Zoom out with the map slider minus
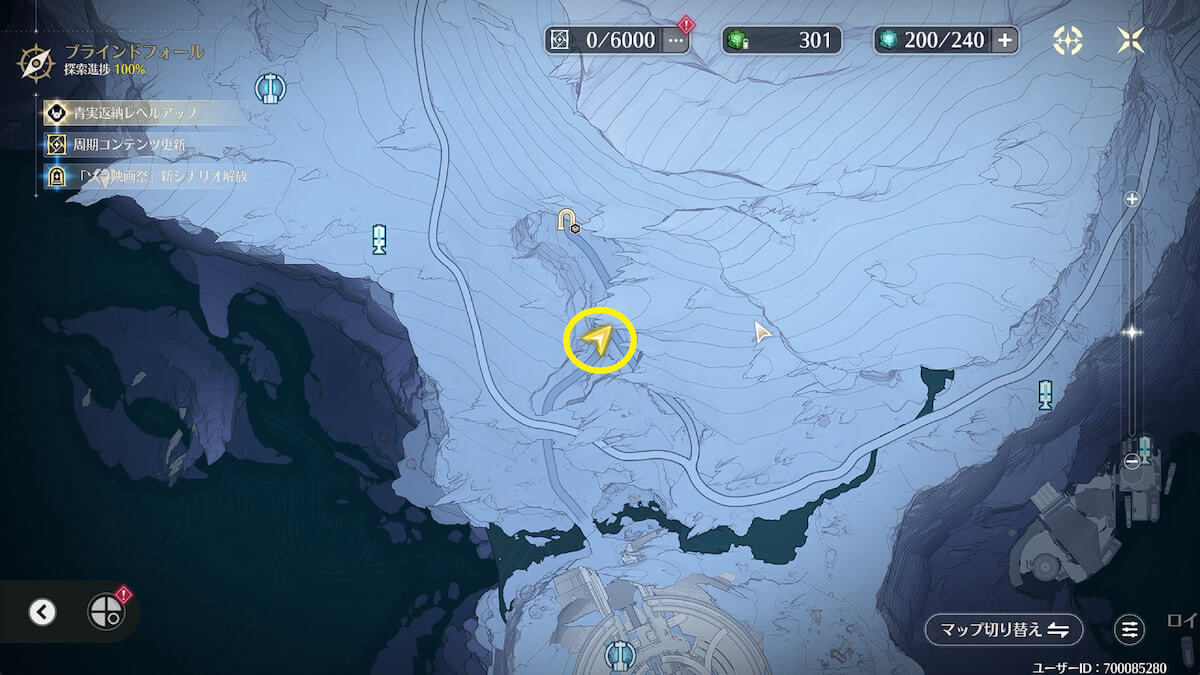 [x=1133, y=461]
